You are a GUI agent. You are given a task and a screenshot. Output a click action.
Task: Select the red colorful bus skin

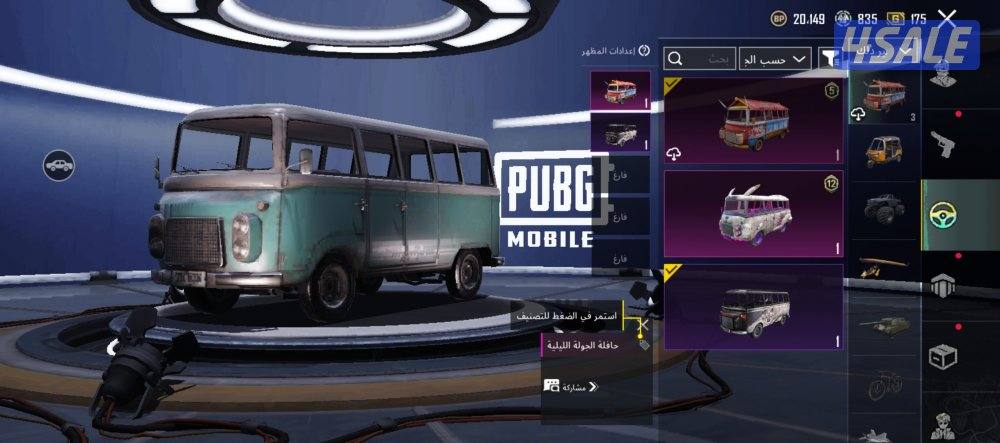pyautogui.click(x=754, y=121)
